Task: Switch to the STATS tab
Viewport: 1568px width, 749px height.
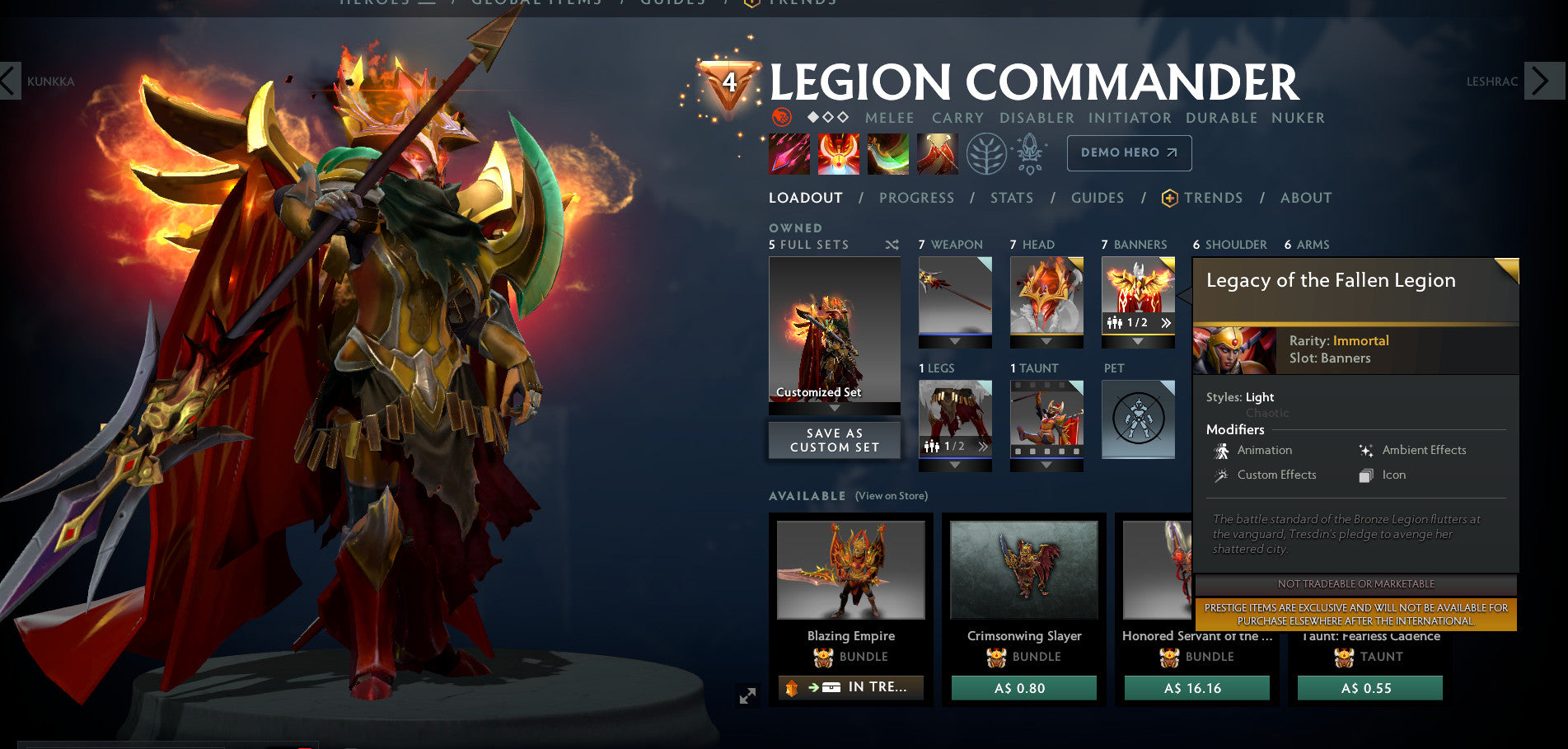Action: click(x=1012, y=198)
